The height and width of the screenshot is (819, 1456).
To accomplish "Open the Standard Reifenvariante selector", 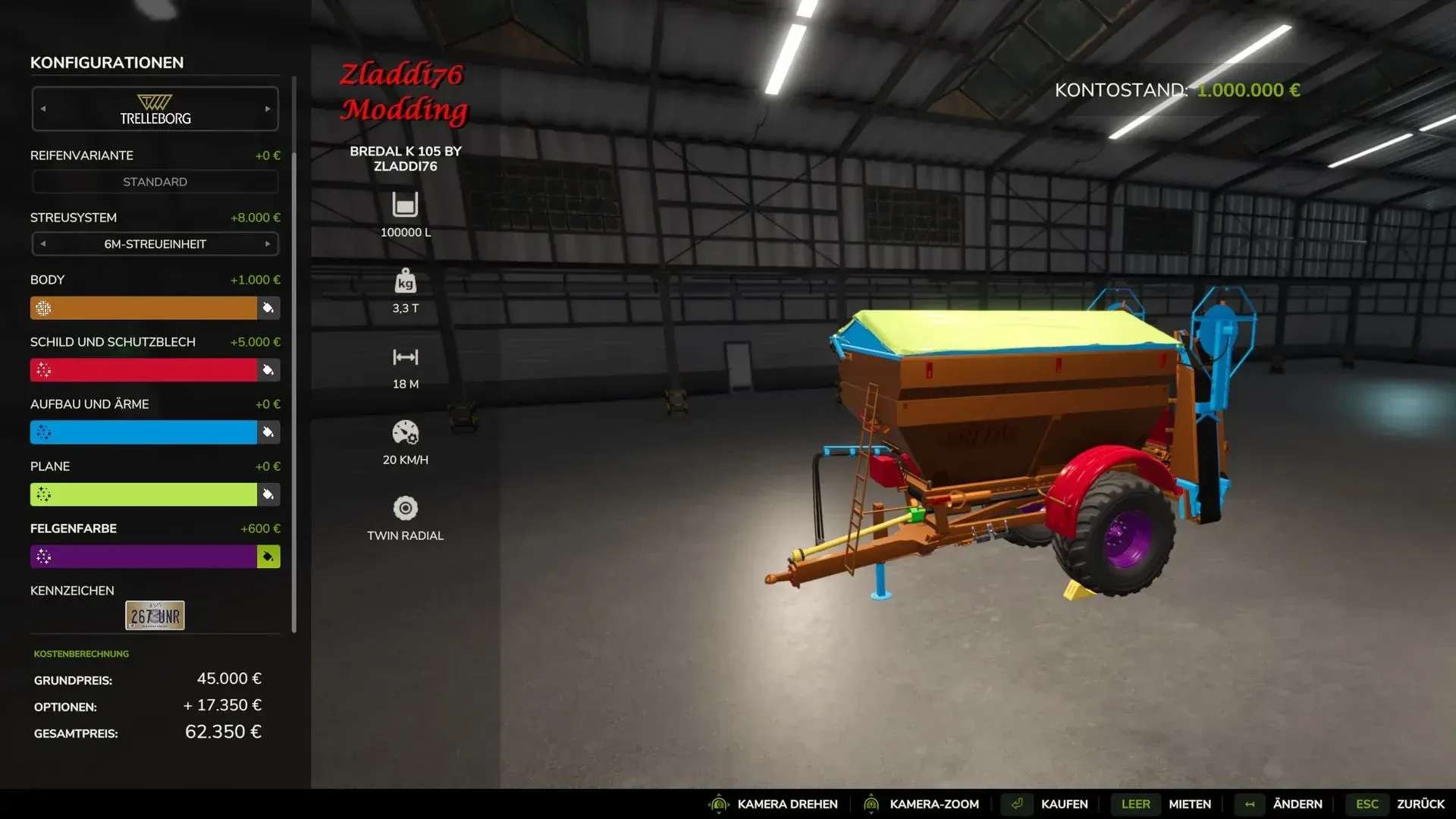I will [x=155, y=181].
